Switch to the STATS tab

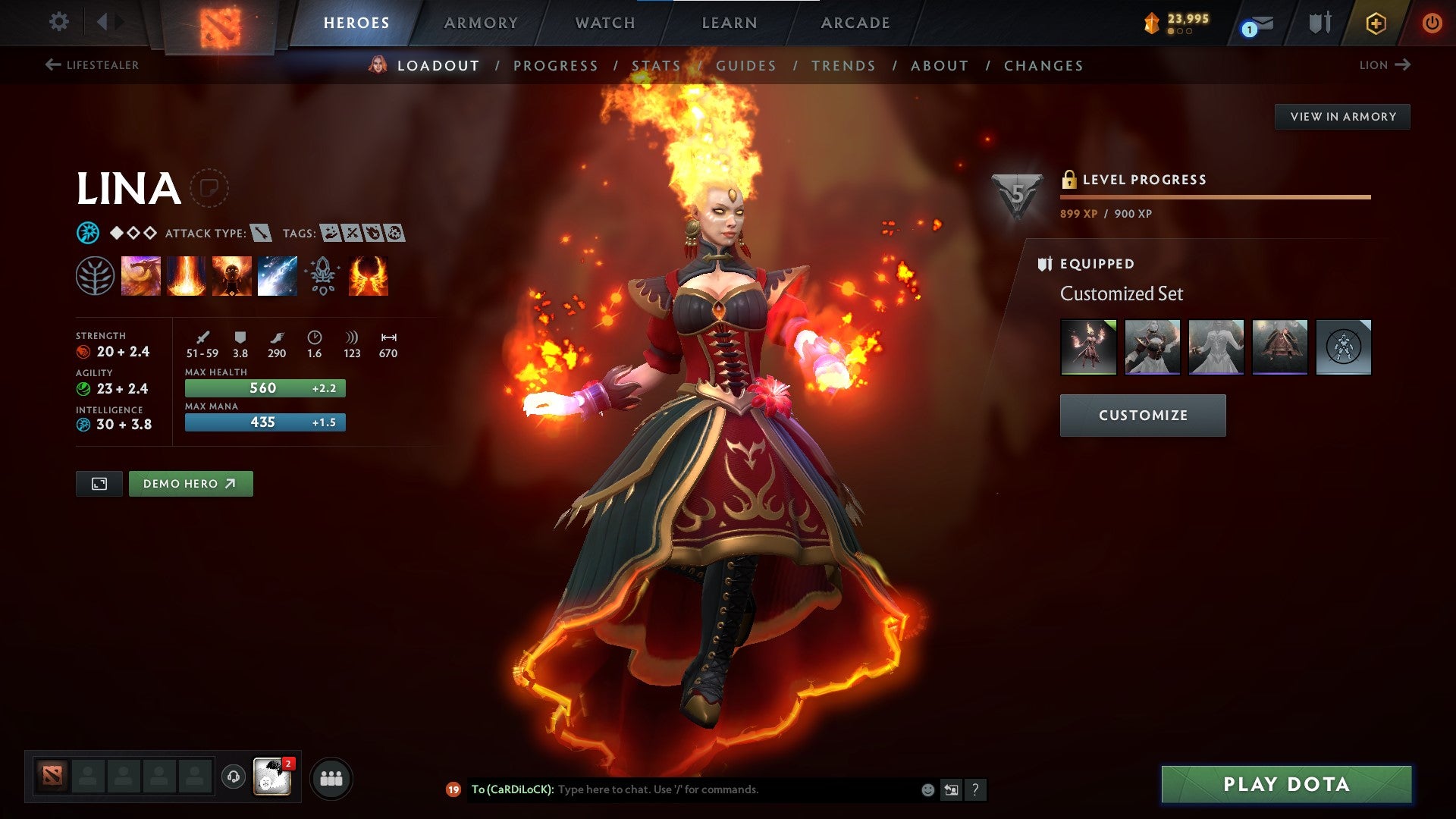click(x=657, y=65)
